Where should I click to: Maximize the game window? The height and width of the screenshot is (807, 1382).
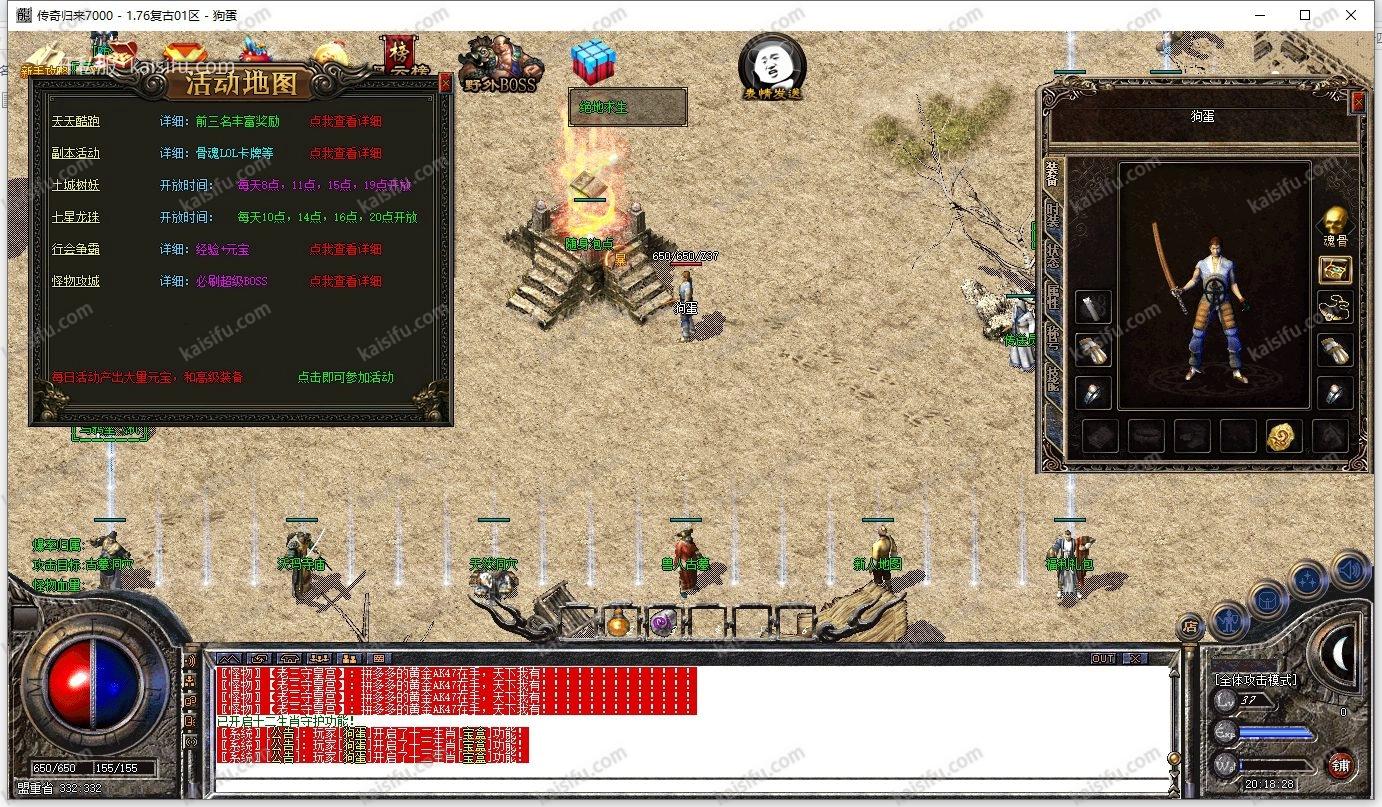1305,15
